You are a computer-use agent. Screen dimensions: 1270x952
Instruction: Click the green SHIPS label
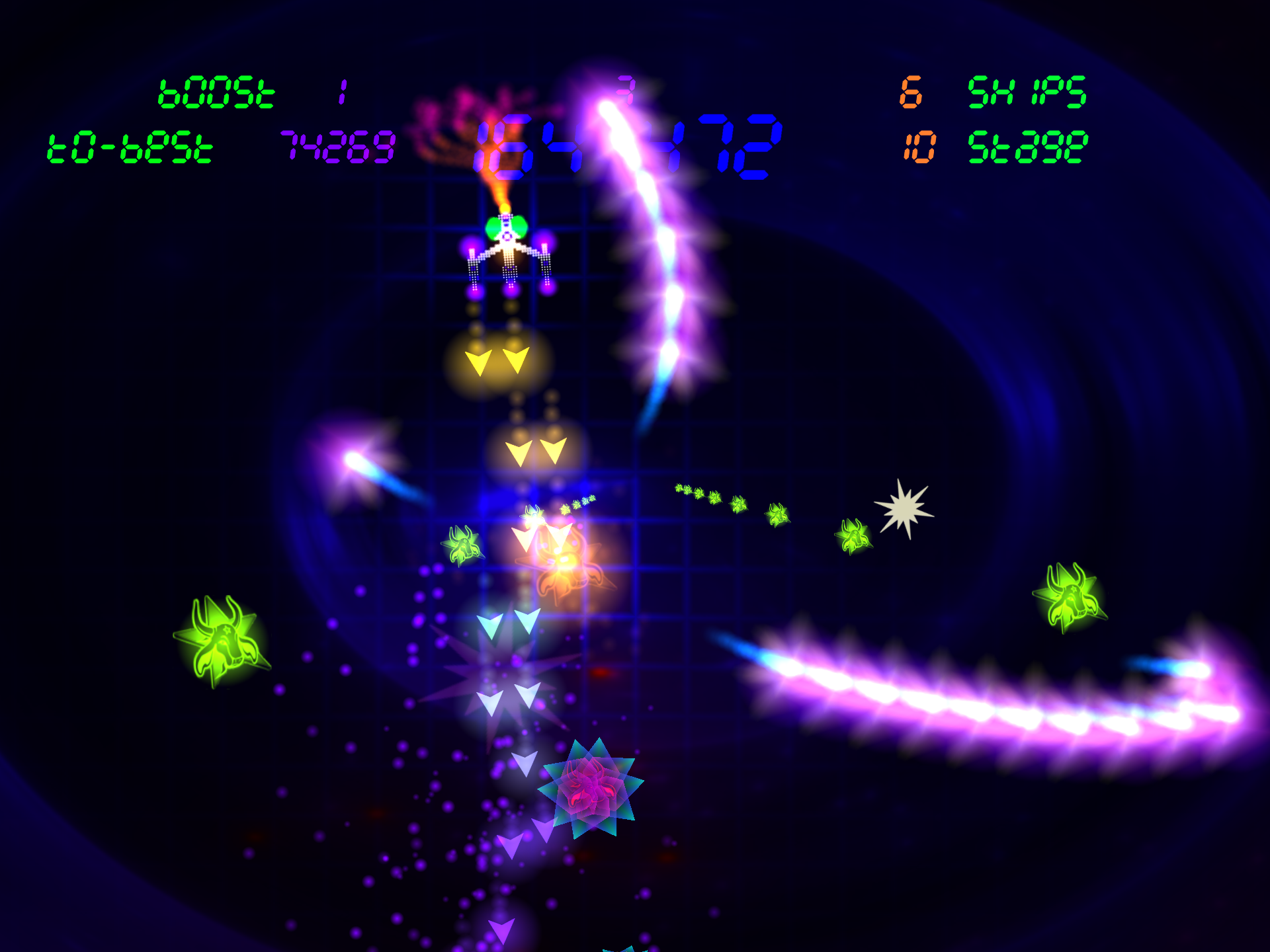[1025, 93]
